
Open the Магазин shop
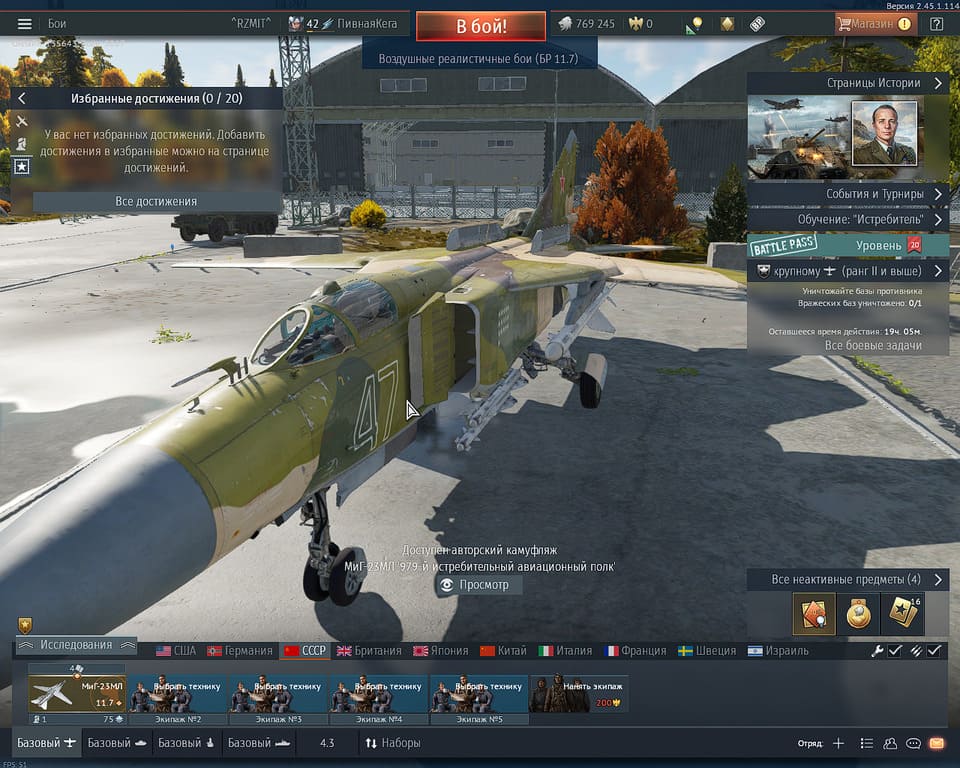[x=875, y=24]
